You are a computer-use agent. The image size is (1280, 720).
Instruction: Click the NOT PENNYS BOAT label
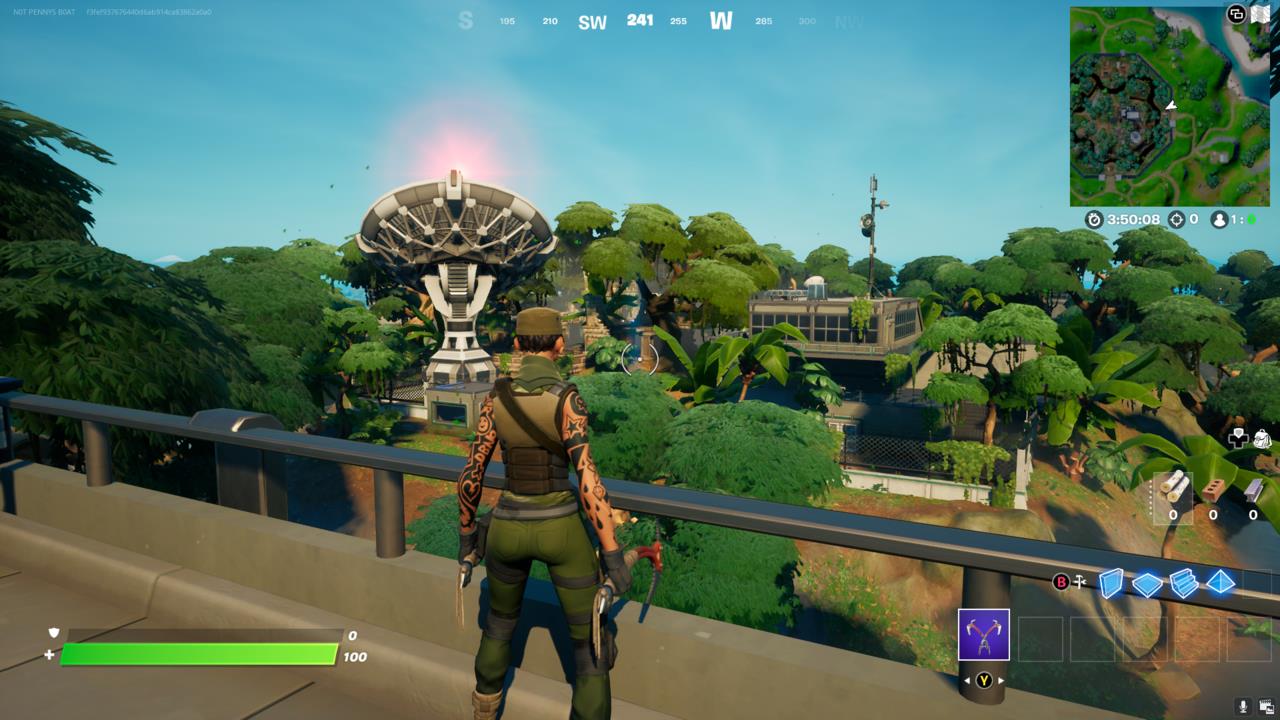click(44, 12)
